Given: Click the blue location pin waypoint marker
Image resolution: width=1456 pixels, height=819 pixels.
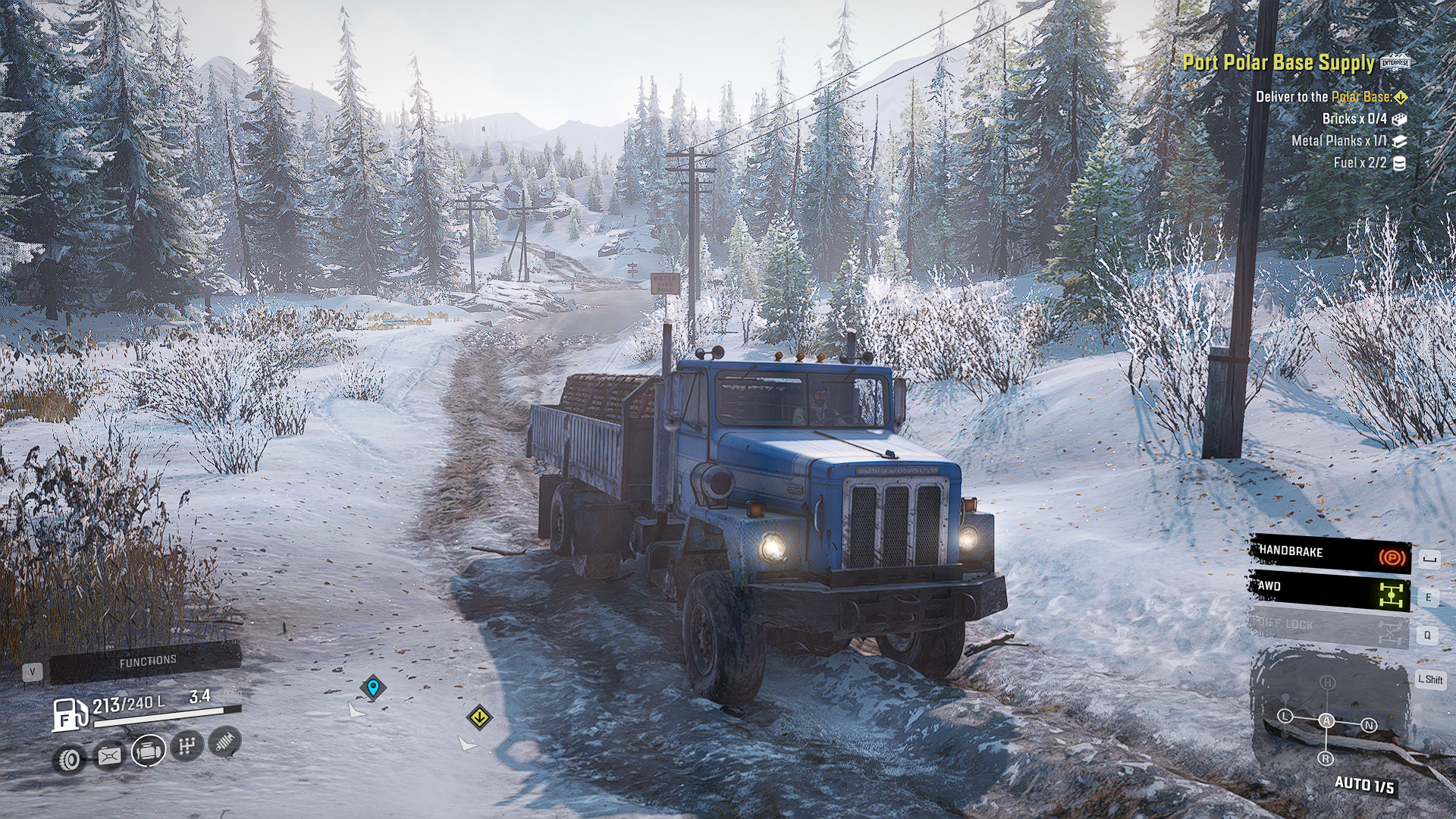Looking at the screenshot, I should tap(372, 687).
